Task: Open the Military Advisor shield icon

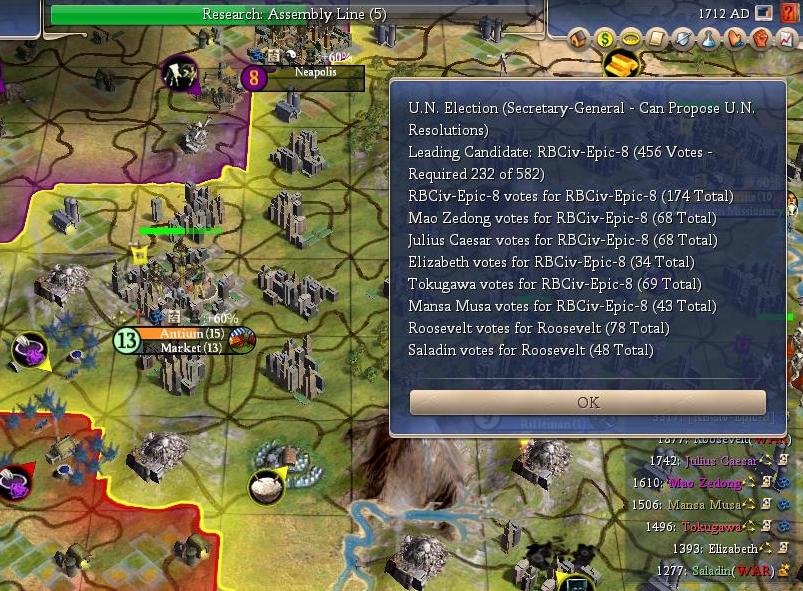Action: tap(683, 40)
